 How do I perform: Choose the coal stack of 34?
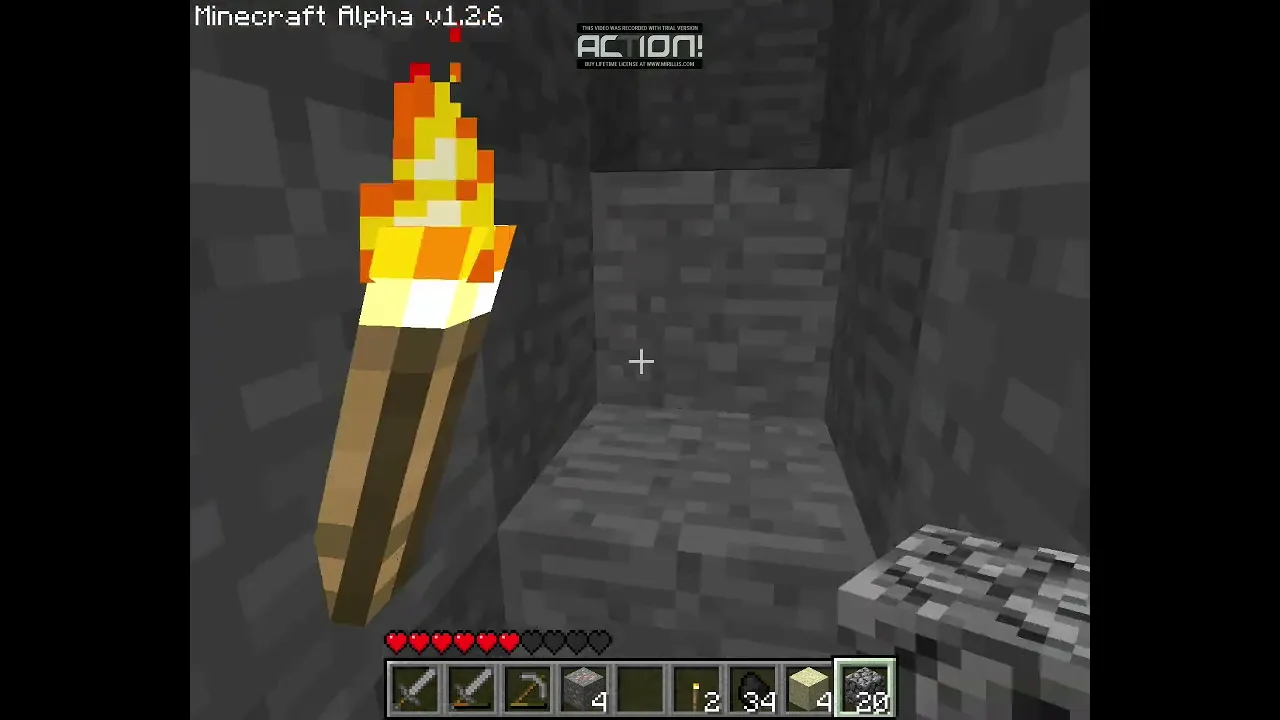click(x=753, y=689)
